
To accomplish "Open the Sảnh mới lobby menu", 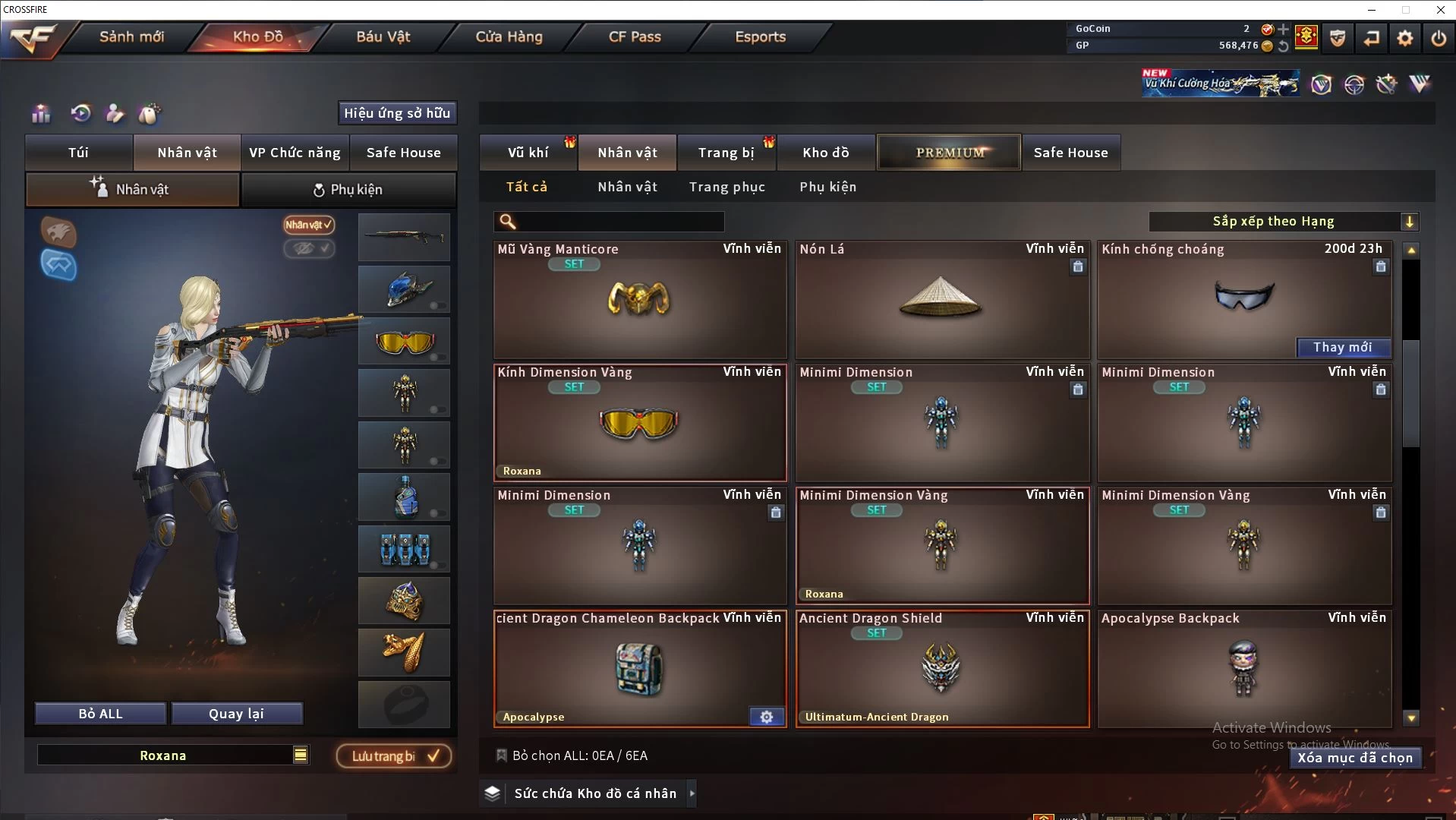I will tap(131, 36).
